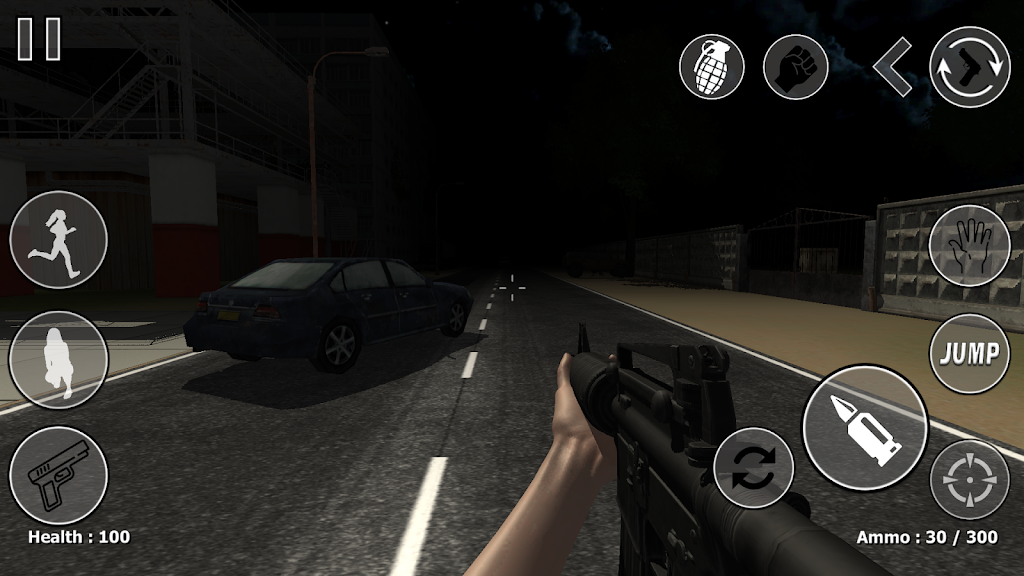The height and width of the screenshot is (576, 1024).
Task: Select the pistol weapon button
Action: tap(59, 475)
